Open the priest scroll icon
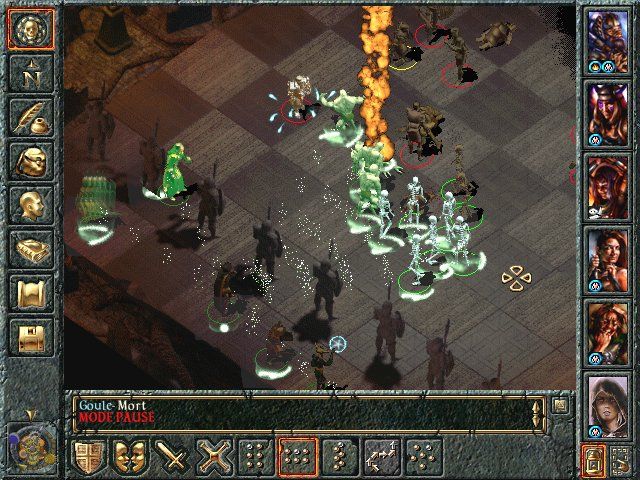This screenshot has width=640, height=480. pos(31,292)
